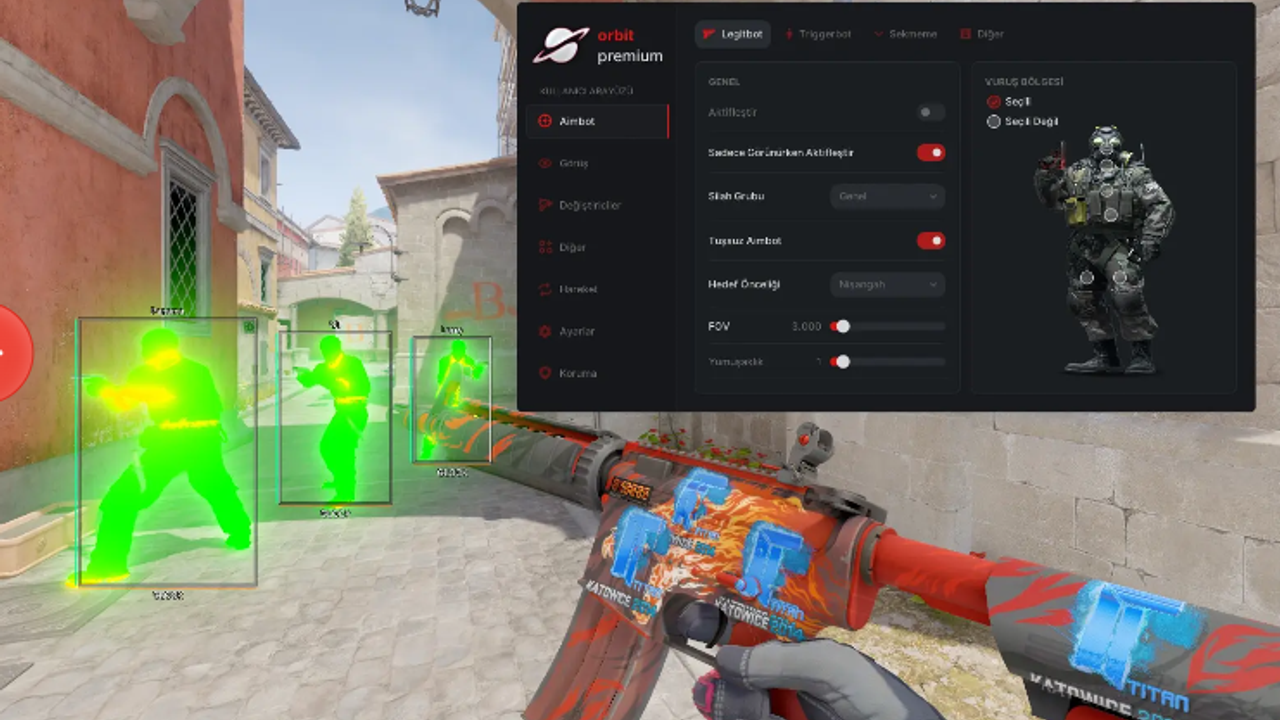Select Değiştiriciler in the sidebar
1280x720 pixels.
click(590, 205)
